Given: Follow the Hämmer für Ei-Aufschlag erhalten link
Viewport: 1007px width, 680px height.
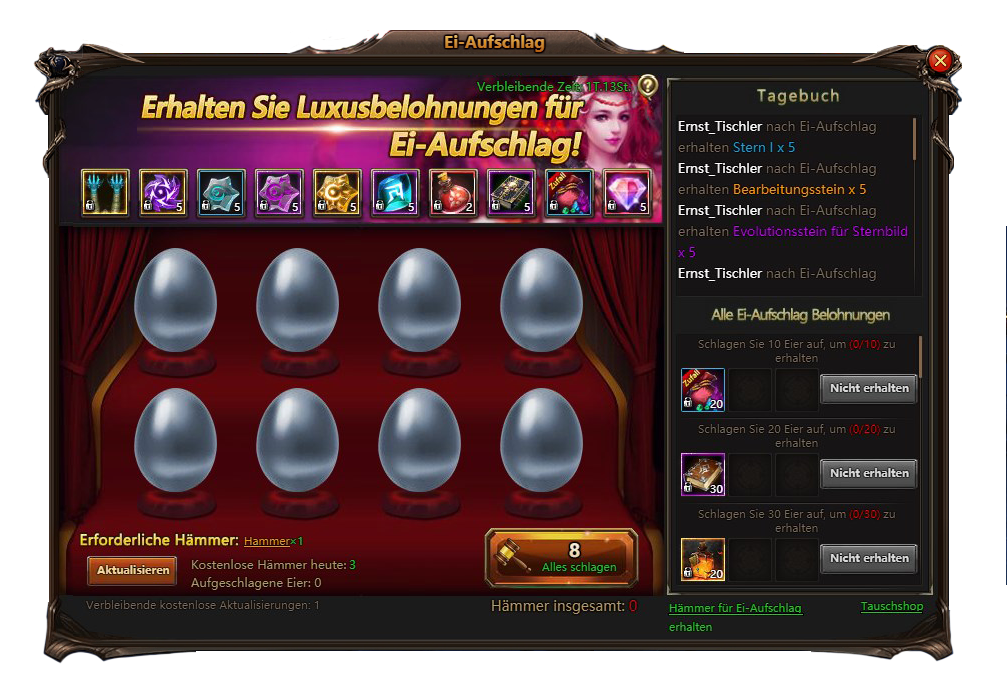Looking at the screenshot, I should tap(735, 608).
